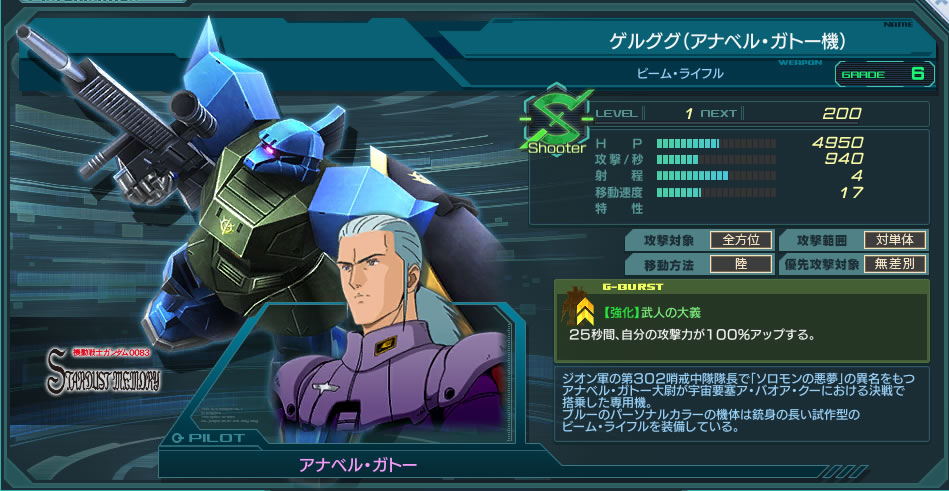
Task: Choose the 無差別 priority target tag
Action: 895,265
